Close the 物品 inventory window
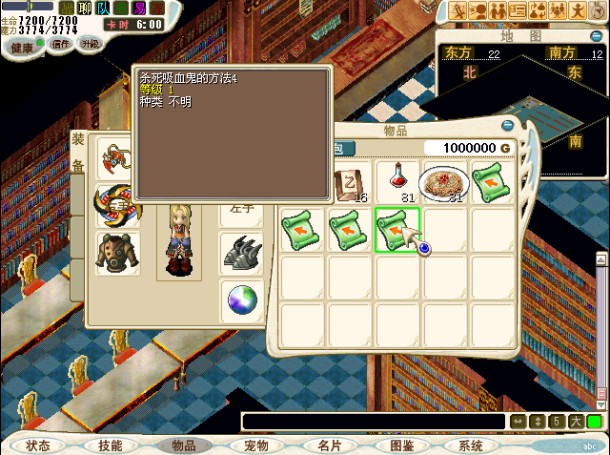The width and height of the screenshot is (610, 455). point(507,126)
